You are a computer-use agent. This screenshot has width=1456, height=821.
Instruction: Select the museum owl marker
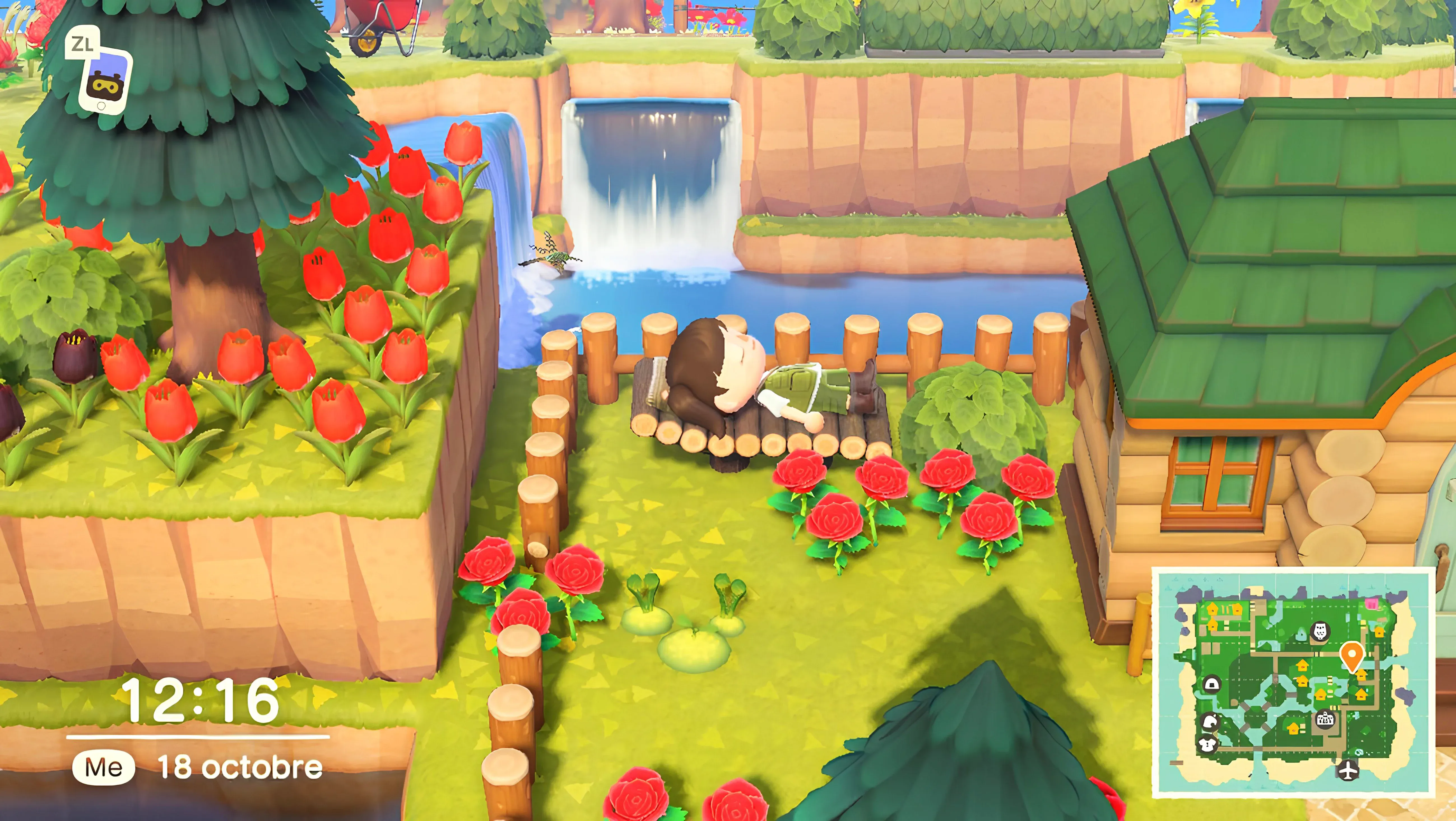pos(1320,631)
